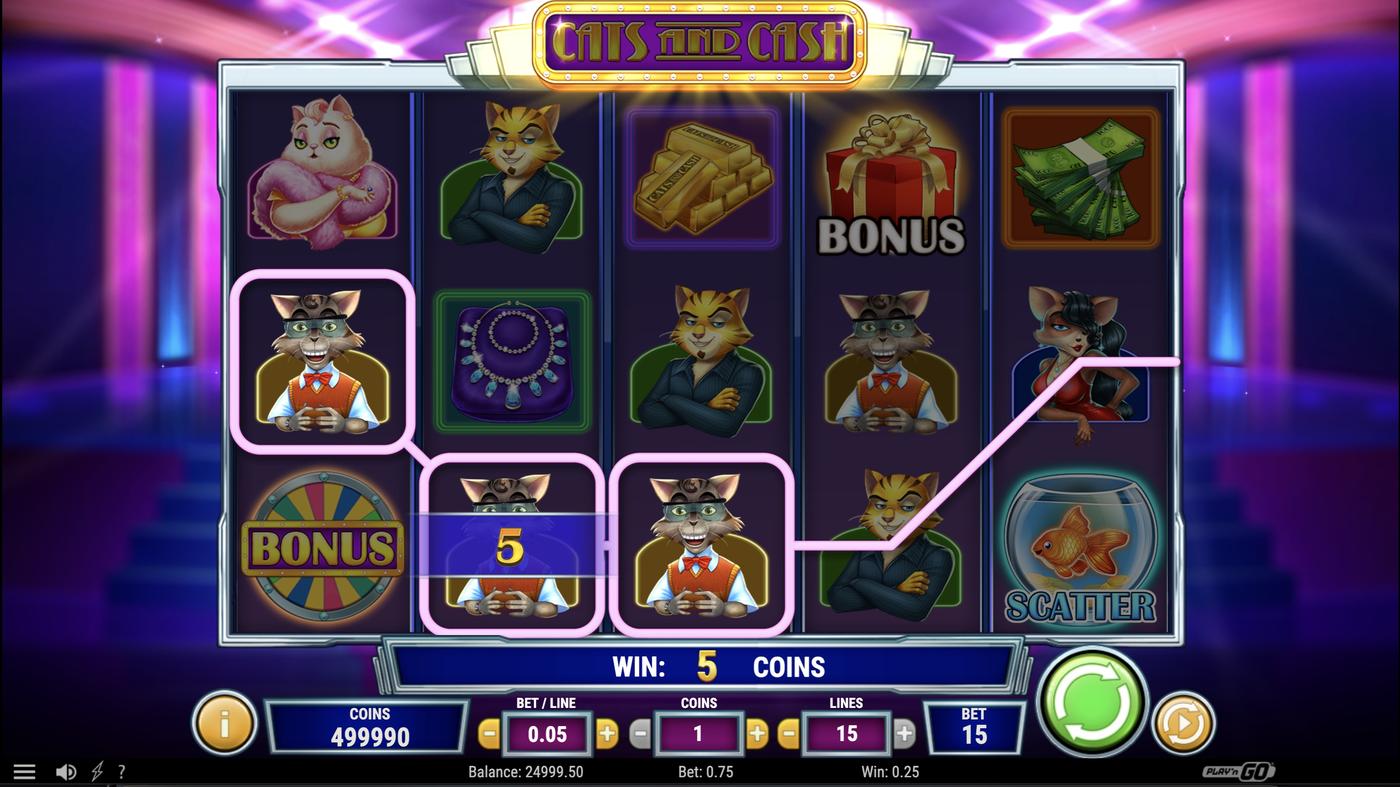Spin the reels with the green spin button

pos(1092,703)
